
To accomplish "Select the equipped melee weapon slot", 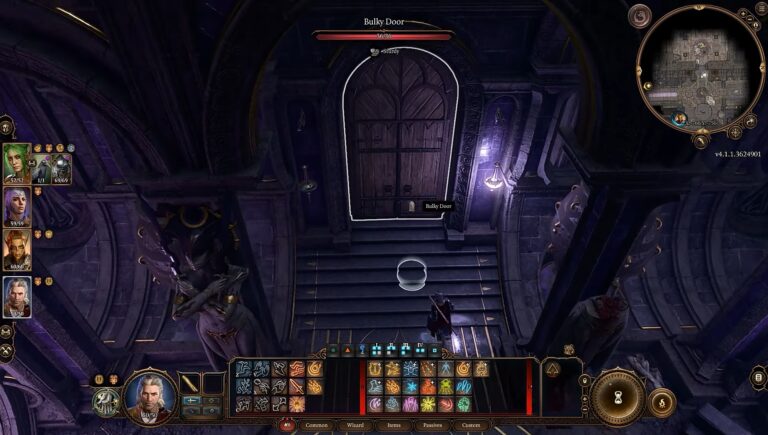I will pos(190,382).
